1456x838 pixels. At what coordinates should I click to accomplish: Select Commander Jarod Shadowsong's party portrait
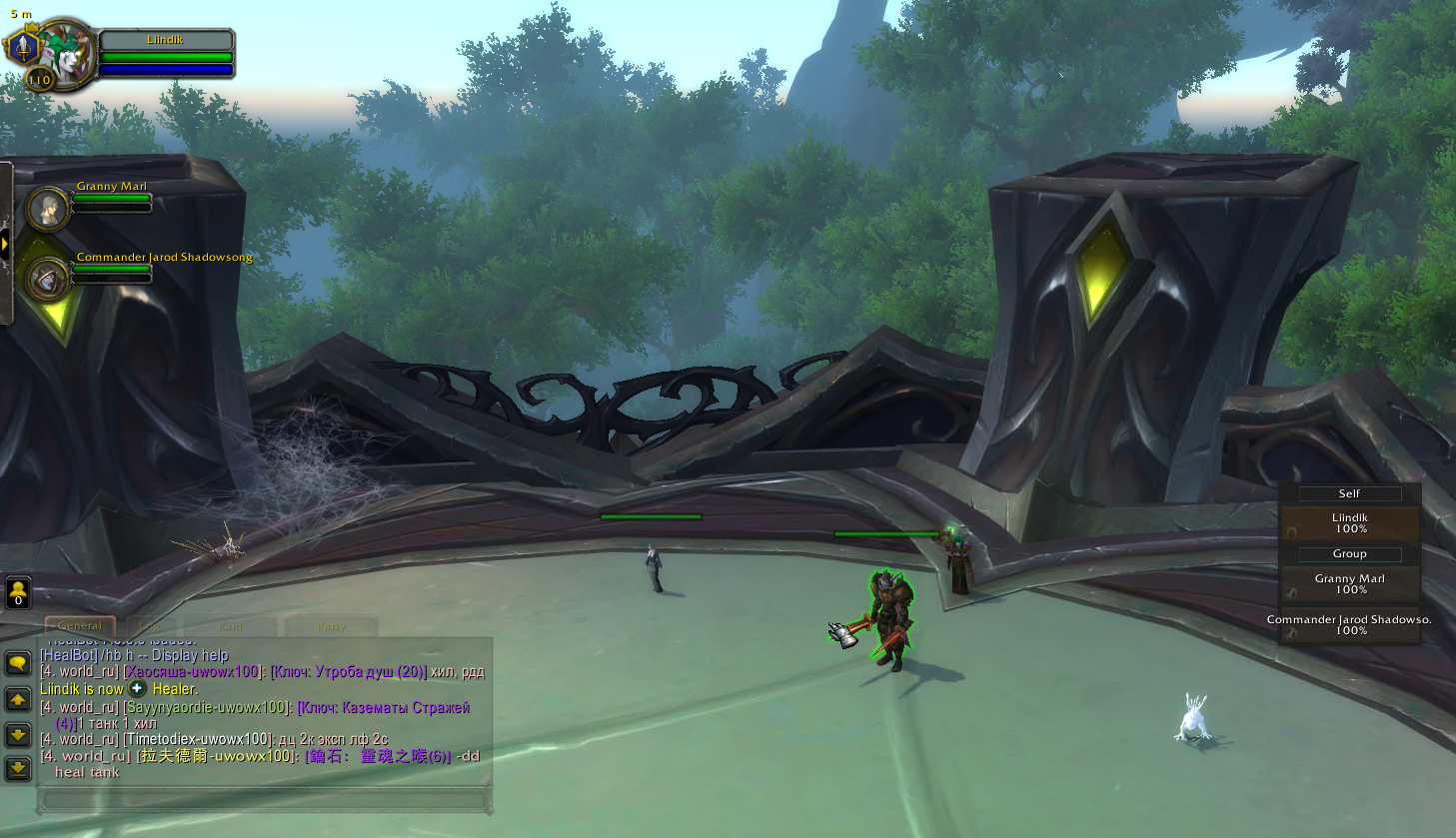47,279
